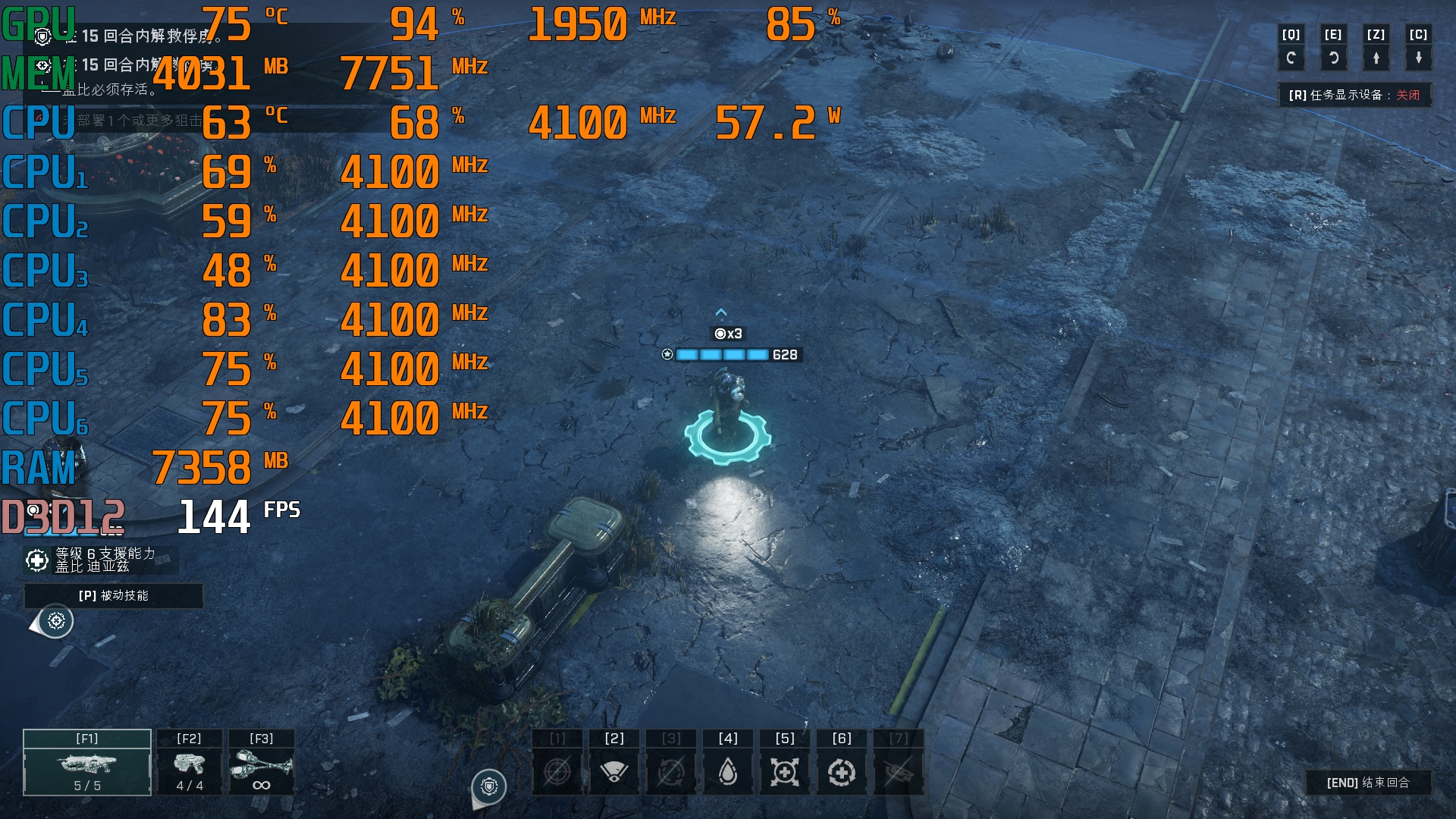Rotate the camera clockwise
Viewport: 1456px width, 819px height.
click(x=1333, y=58)
